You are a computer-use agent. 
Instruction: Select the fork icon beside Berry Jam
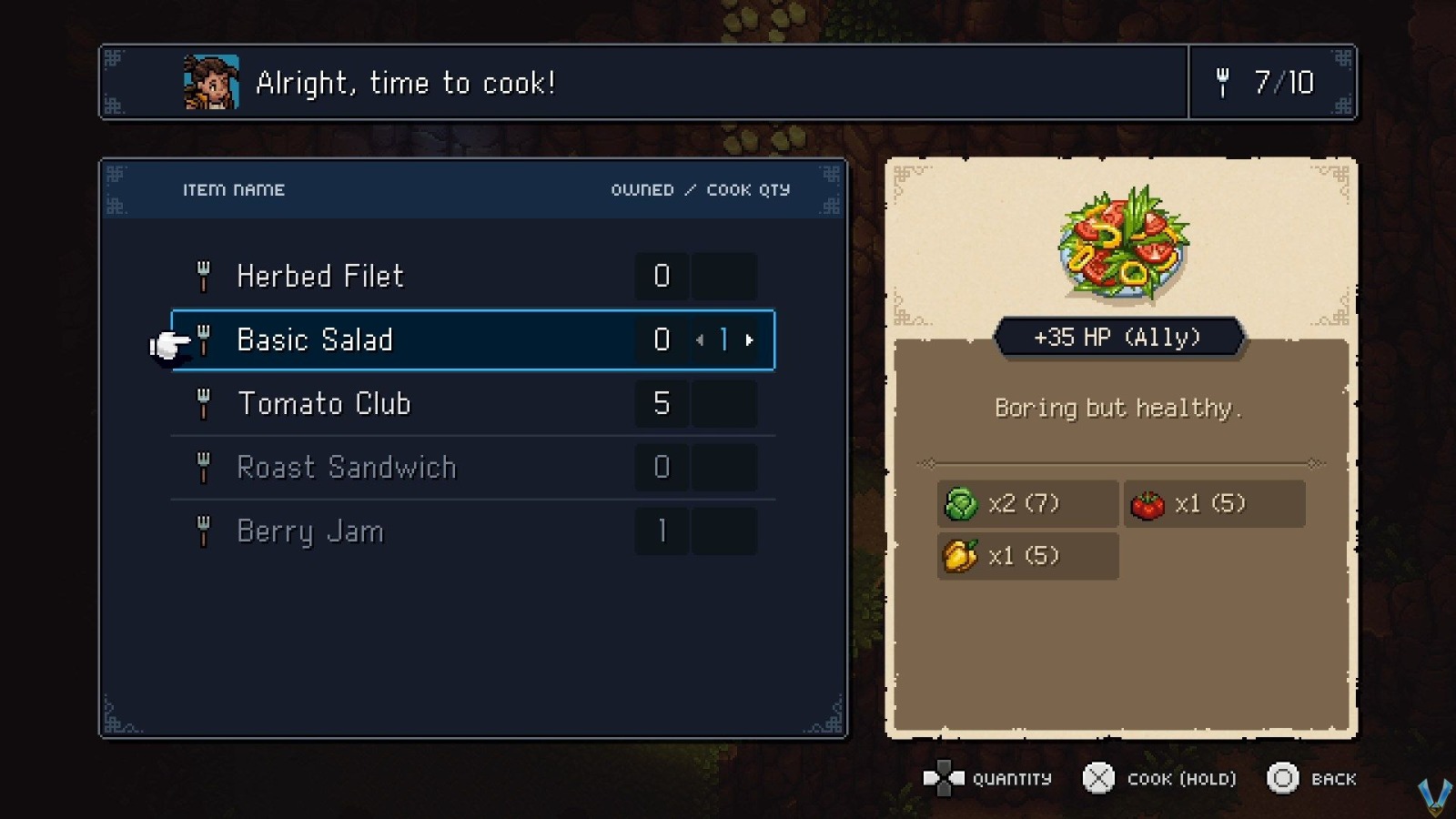(204, 531)
